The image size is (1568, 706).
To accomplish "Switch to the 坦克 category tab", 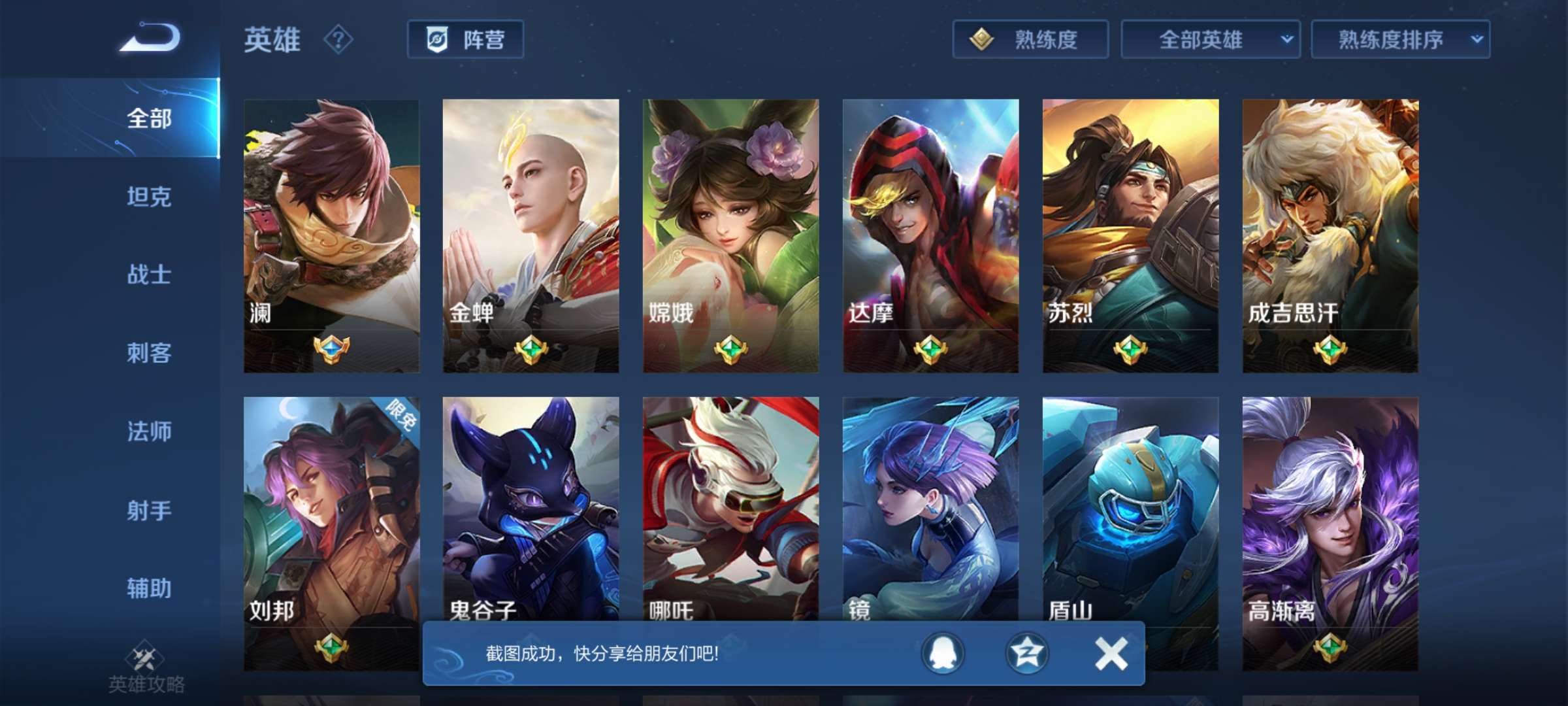I will (149, 197).
